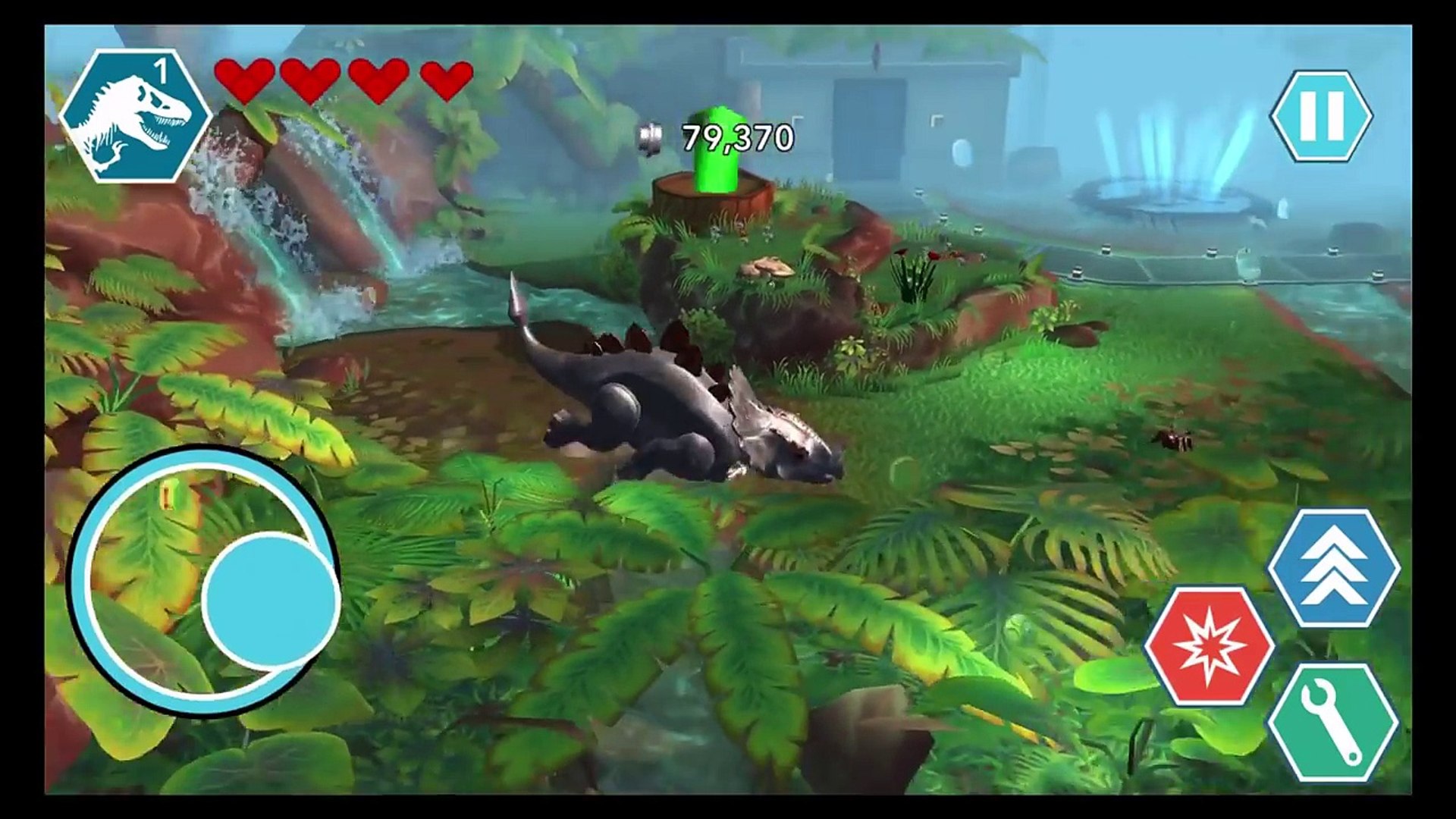The width and height of the screenshot is (1456, 819).
Task: Tap the first red heart in the health bar
Action: tap(245, 77)
